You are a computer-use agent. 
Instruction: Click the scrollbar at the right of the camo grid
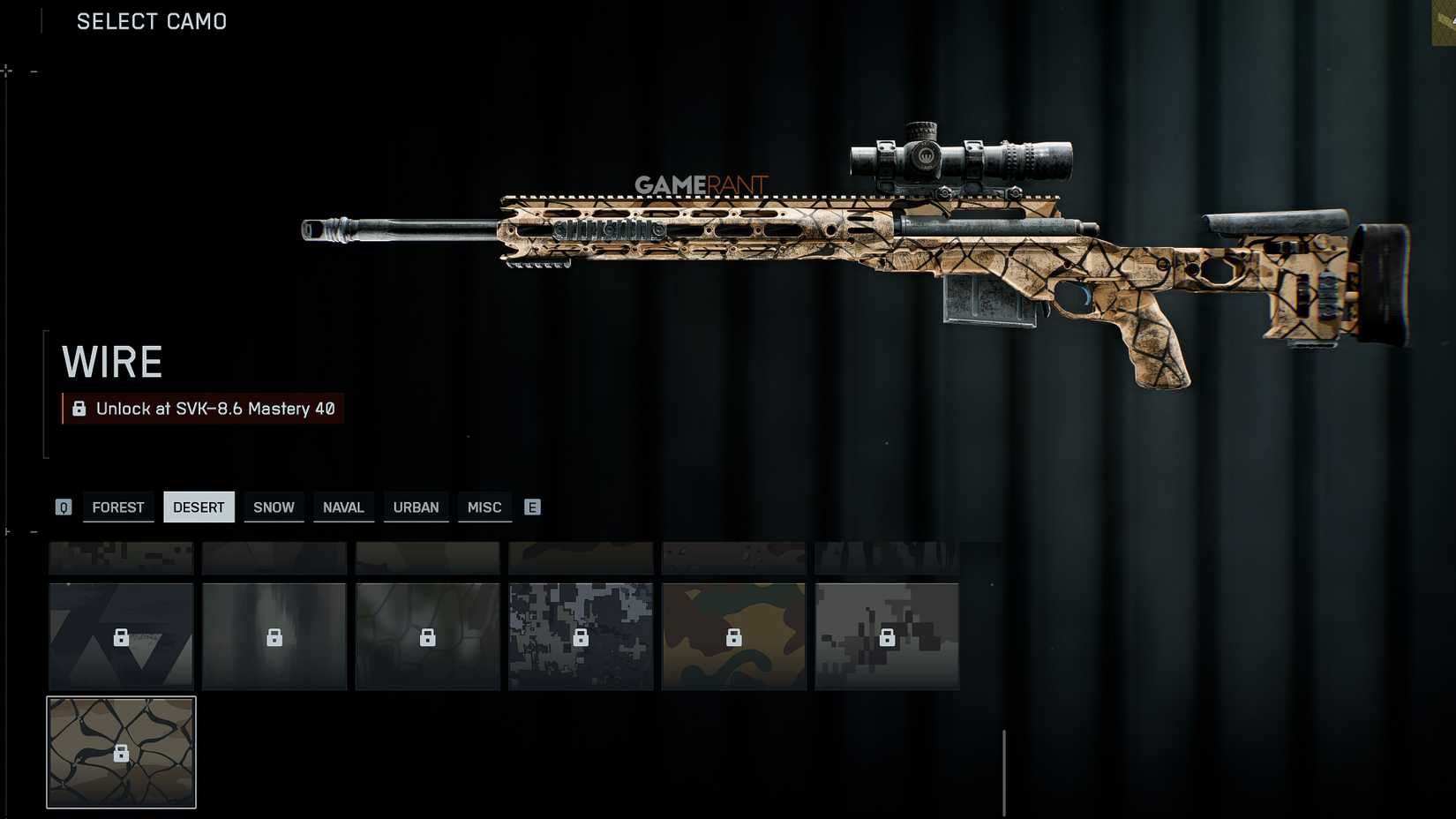pyautogui.click(x=1004, y=768)
